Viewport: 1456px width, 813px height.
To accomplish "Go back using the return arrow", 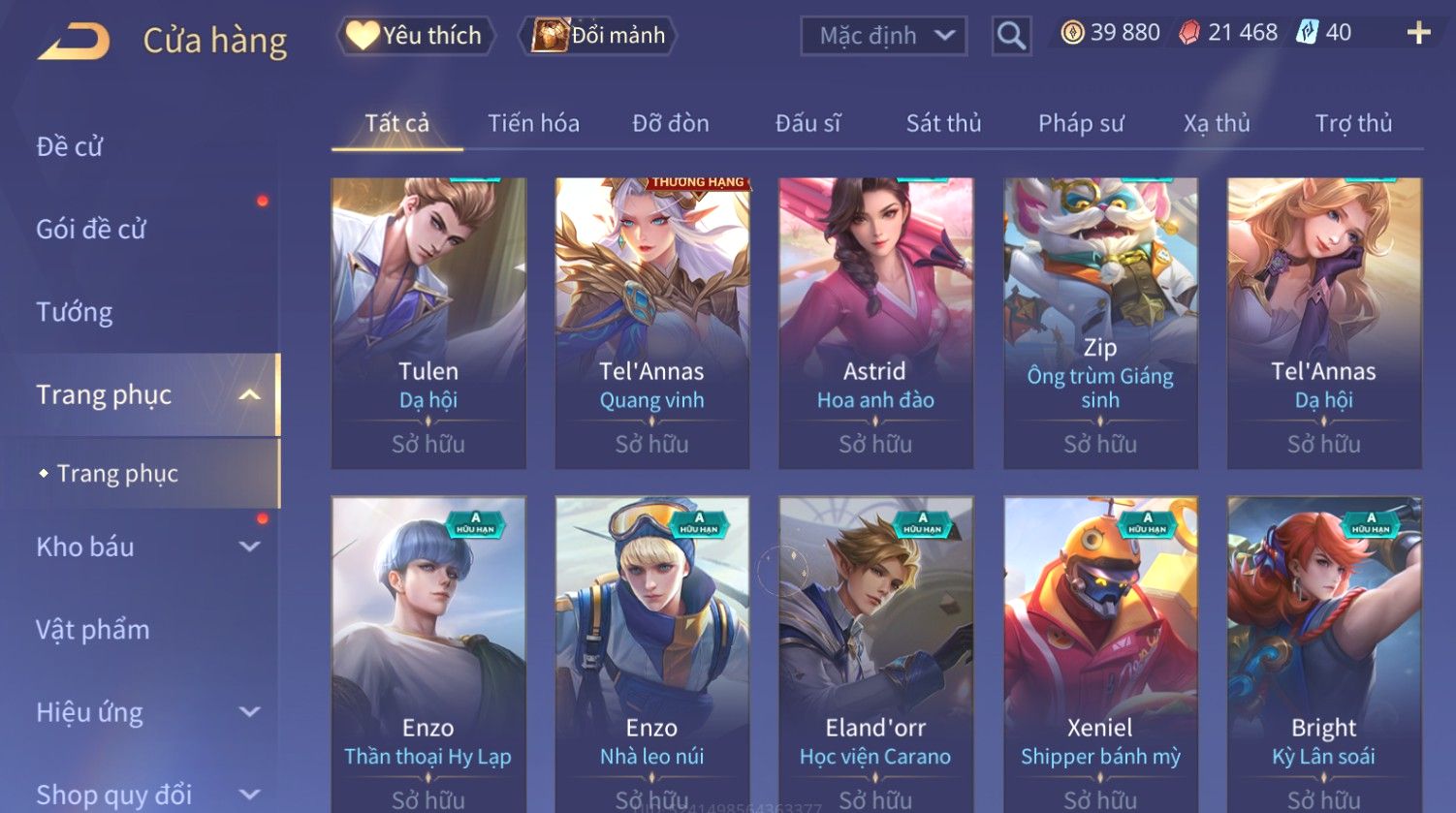I will [74, 42].
